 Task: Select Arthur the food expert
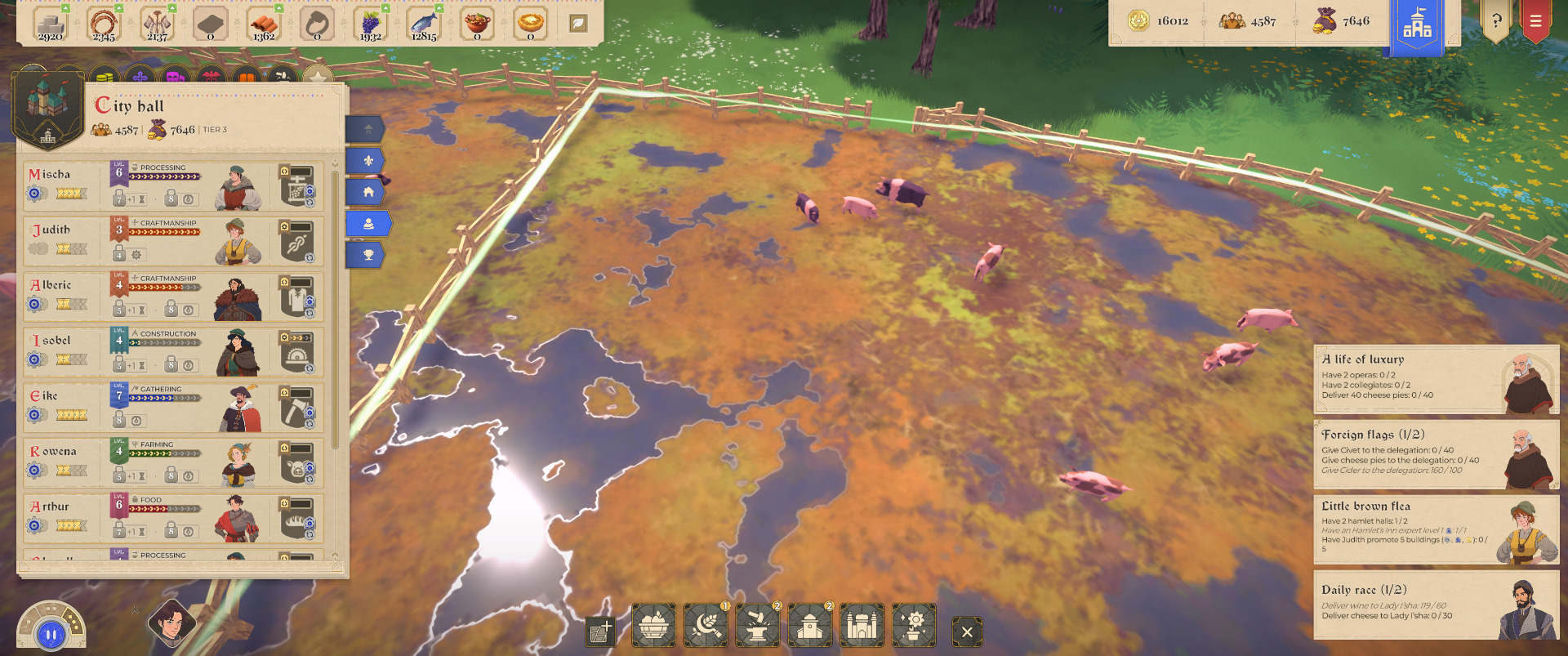(173, 518)
